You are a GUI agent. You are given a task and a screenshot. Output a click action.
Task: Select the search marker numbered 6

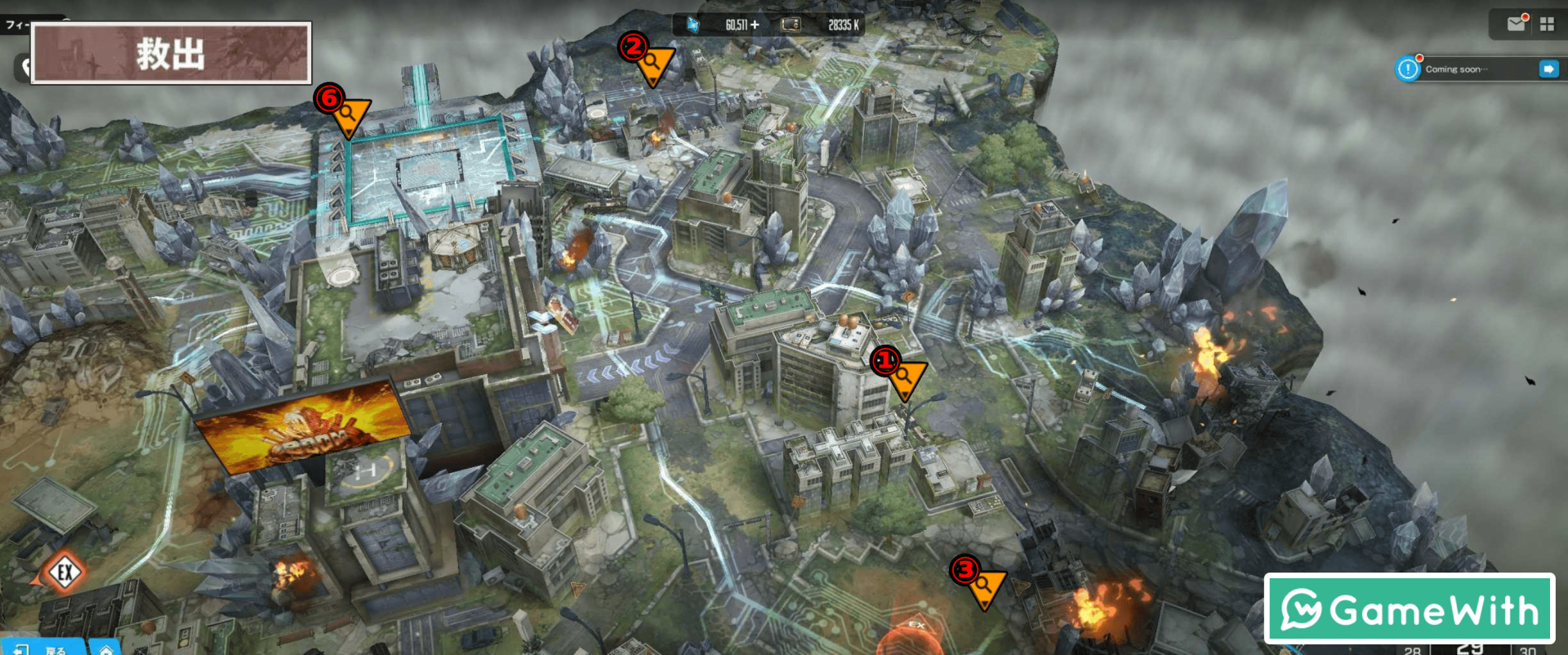[x=350, y=115]
